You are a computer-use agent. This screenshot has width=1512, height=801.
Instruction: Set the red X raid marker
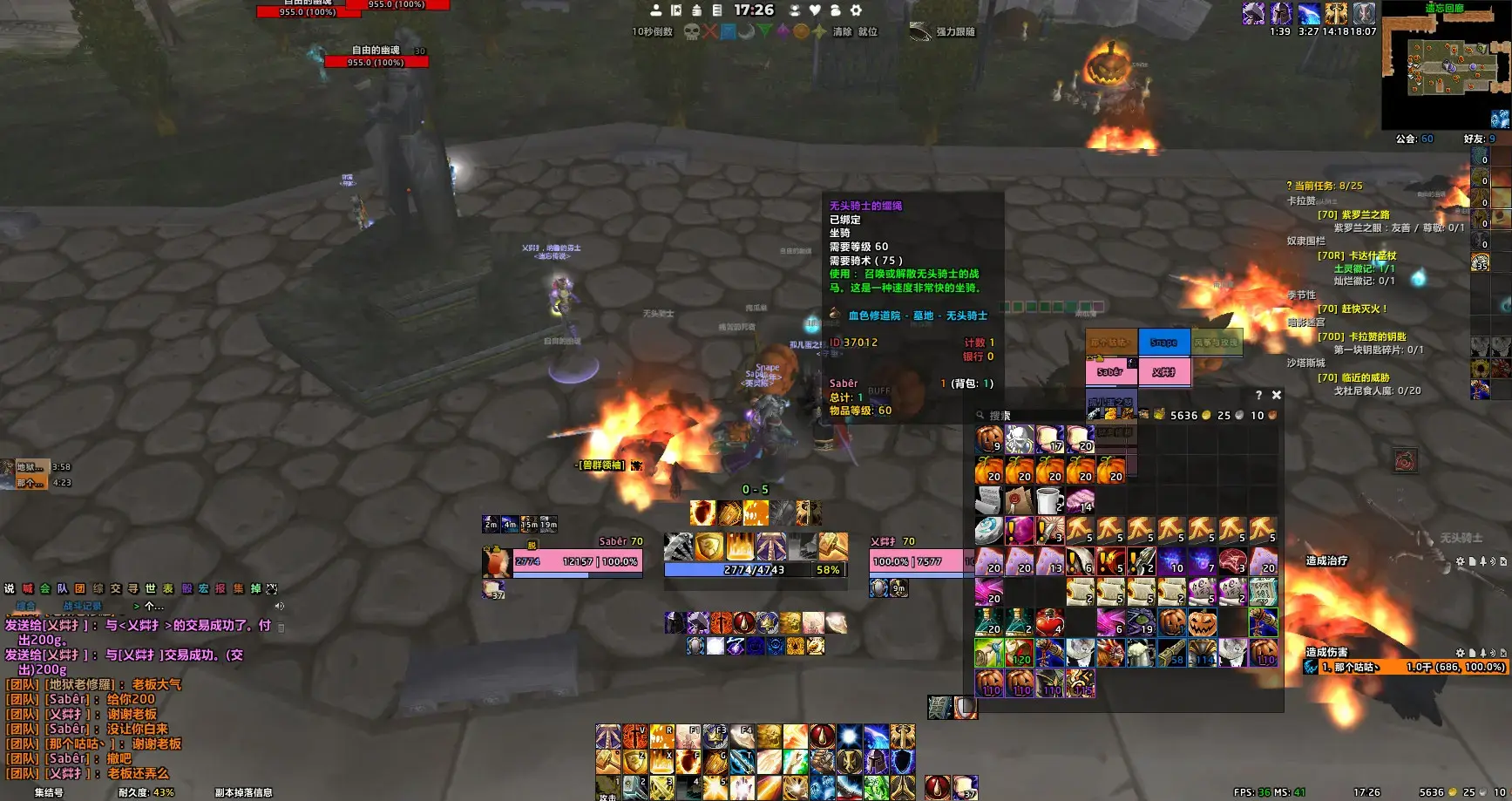[x=710, y=32]
